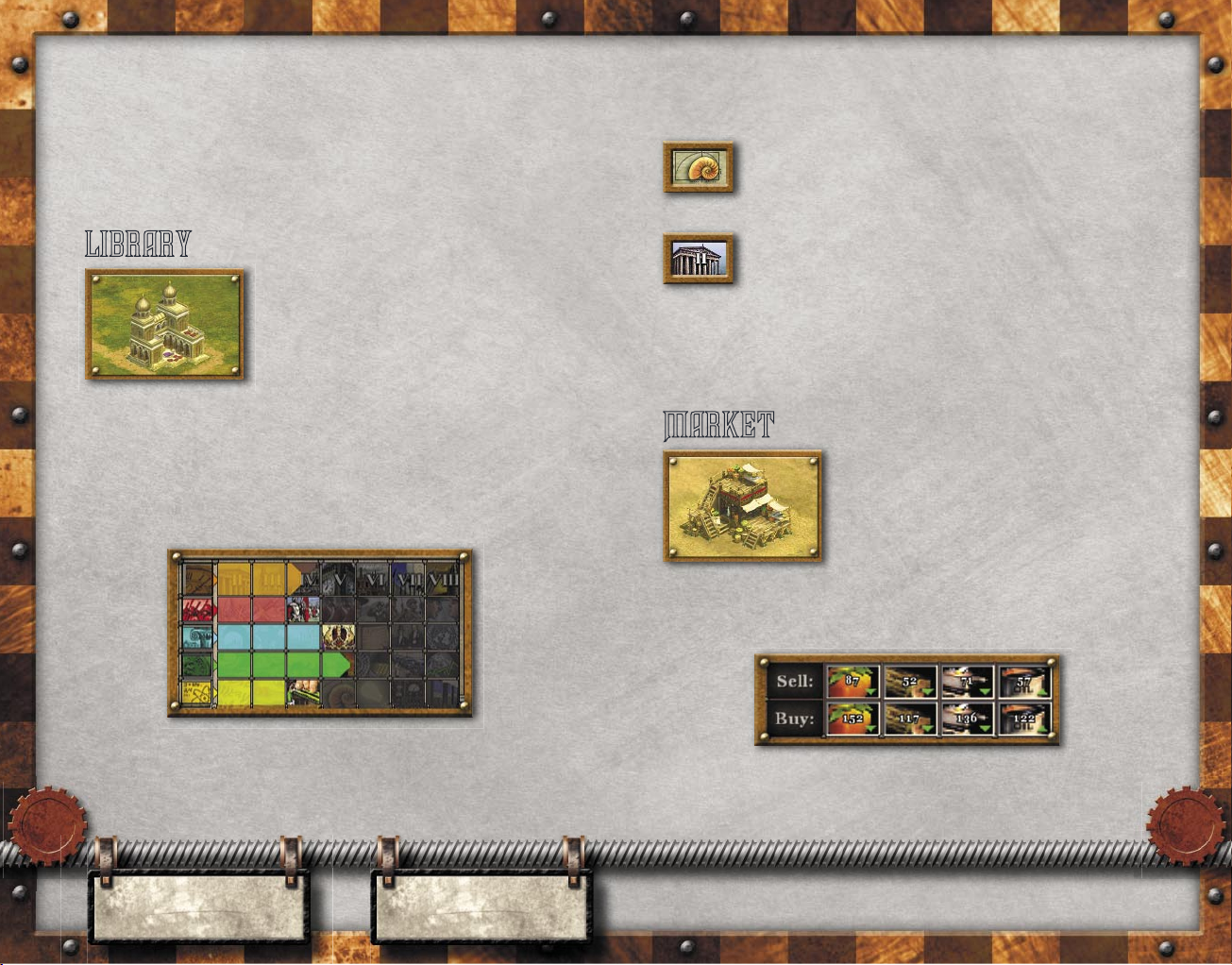Buy timber for 117

coord(910,719)
